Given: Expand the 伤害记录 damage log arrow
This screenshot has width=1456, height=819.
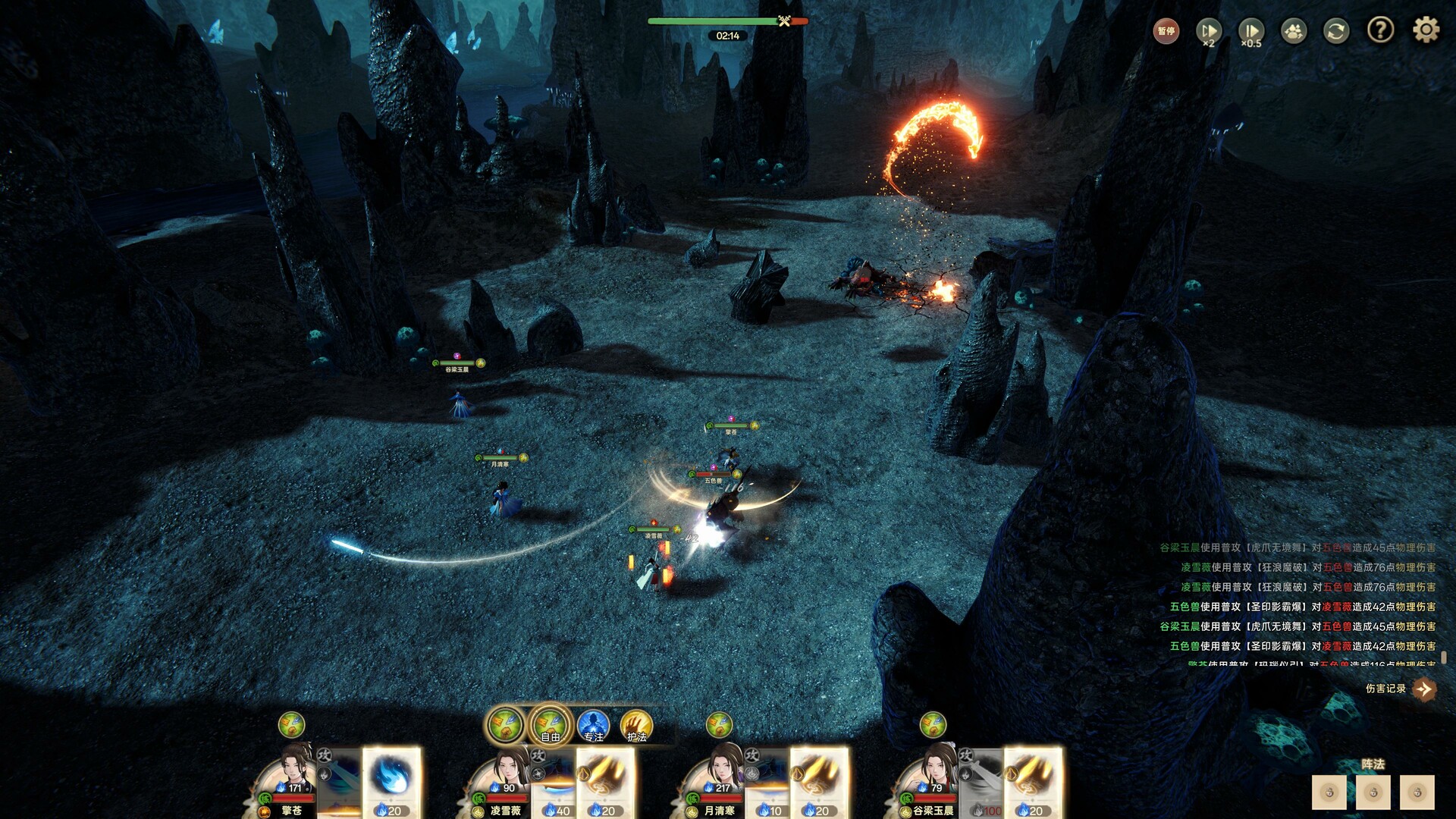Looking at the screenshot, I should pos(1424,689).
